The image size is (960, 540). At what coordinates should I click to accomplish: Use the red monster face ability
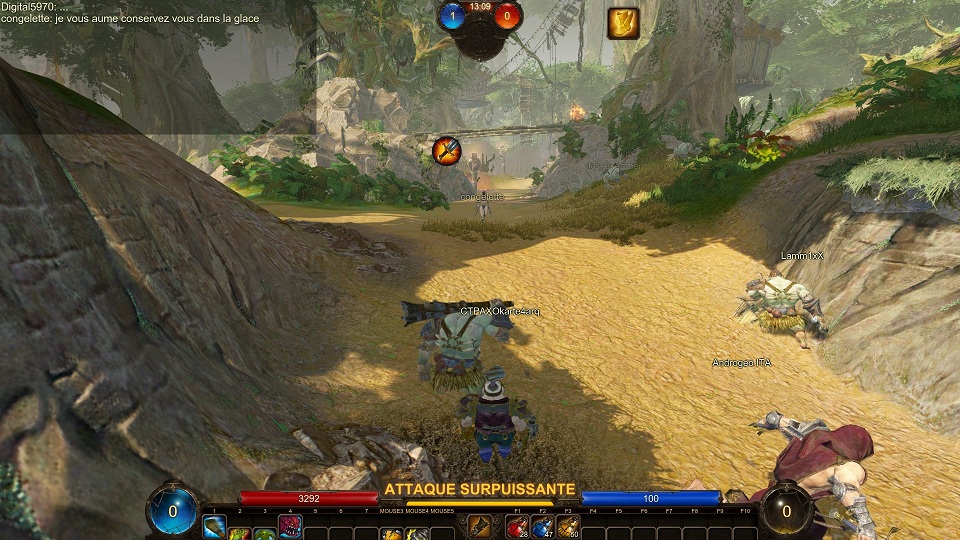click(x=290, y=527)
